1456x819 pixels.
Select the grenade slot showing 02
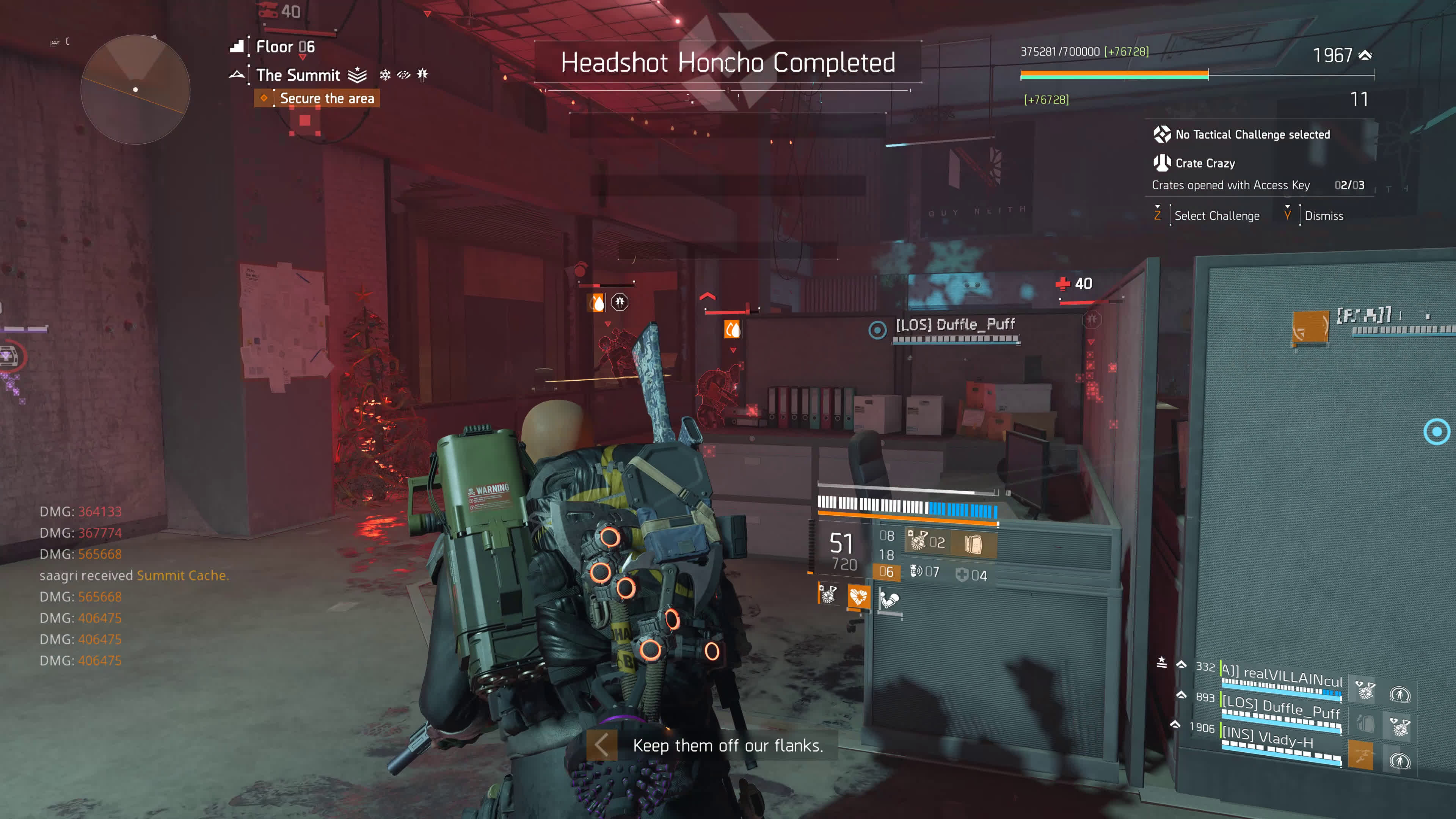927,542
